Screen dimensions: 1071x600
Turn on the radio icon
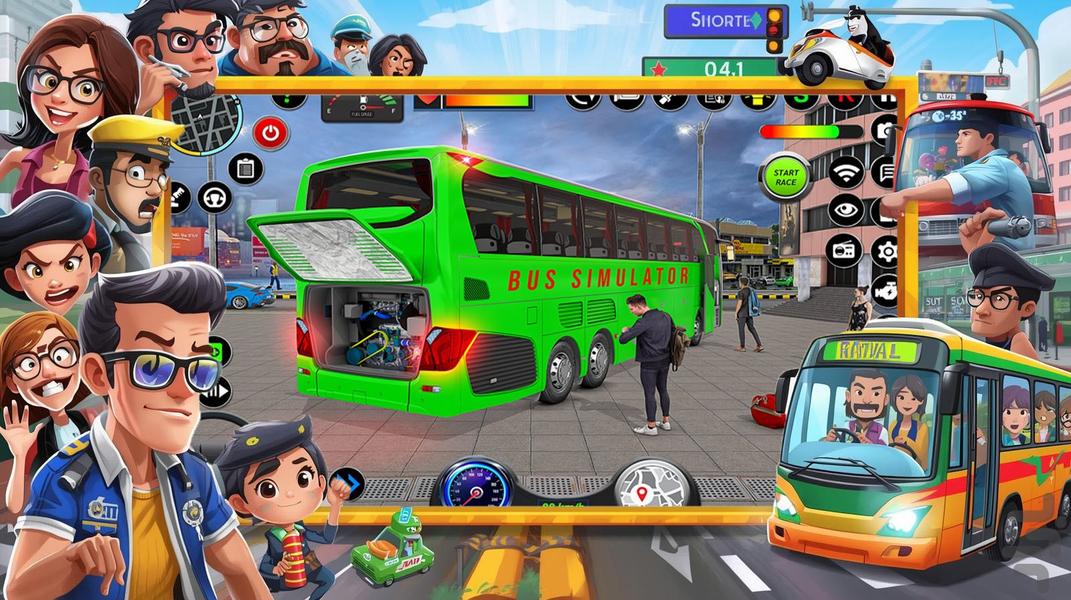pyautogui.click(x=846, y=249)
